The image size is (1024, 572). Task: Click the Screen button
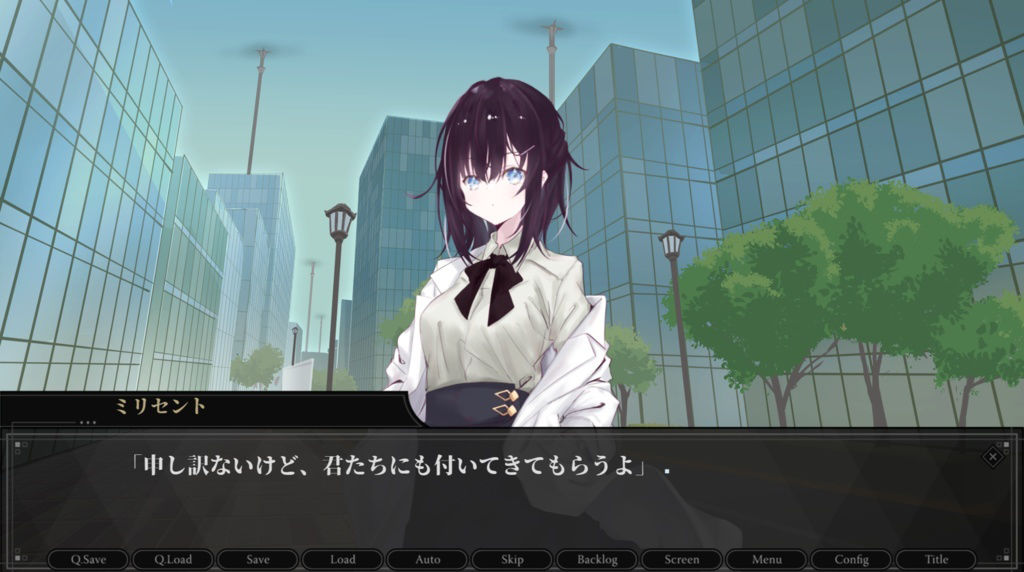pyautogui.click(x=682, y=559)
